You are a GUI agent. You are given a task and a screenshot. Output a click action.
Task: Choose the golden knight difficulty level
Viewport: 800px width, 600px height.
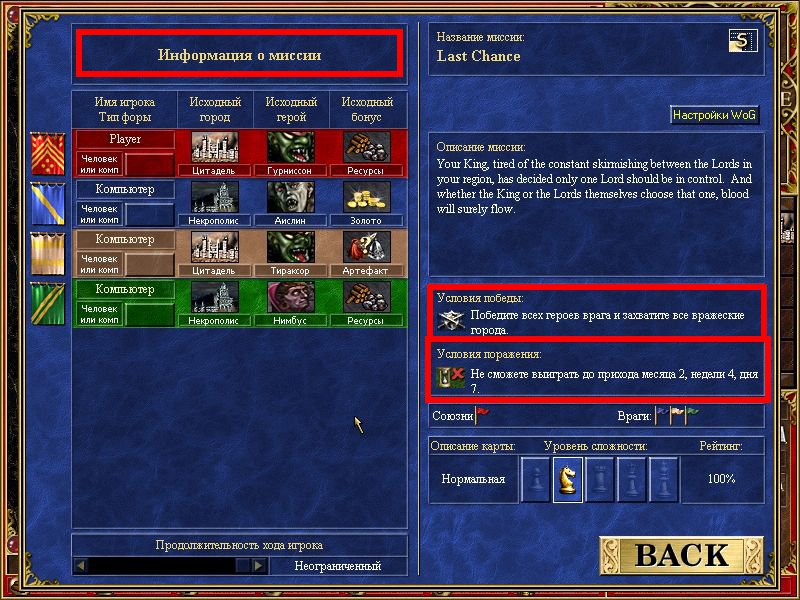coord(568,479)
